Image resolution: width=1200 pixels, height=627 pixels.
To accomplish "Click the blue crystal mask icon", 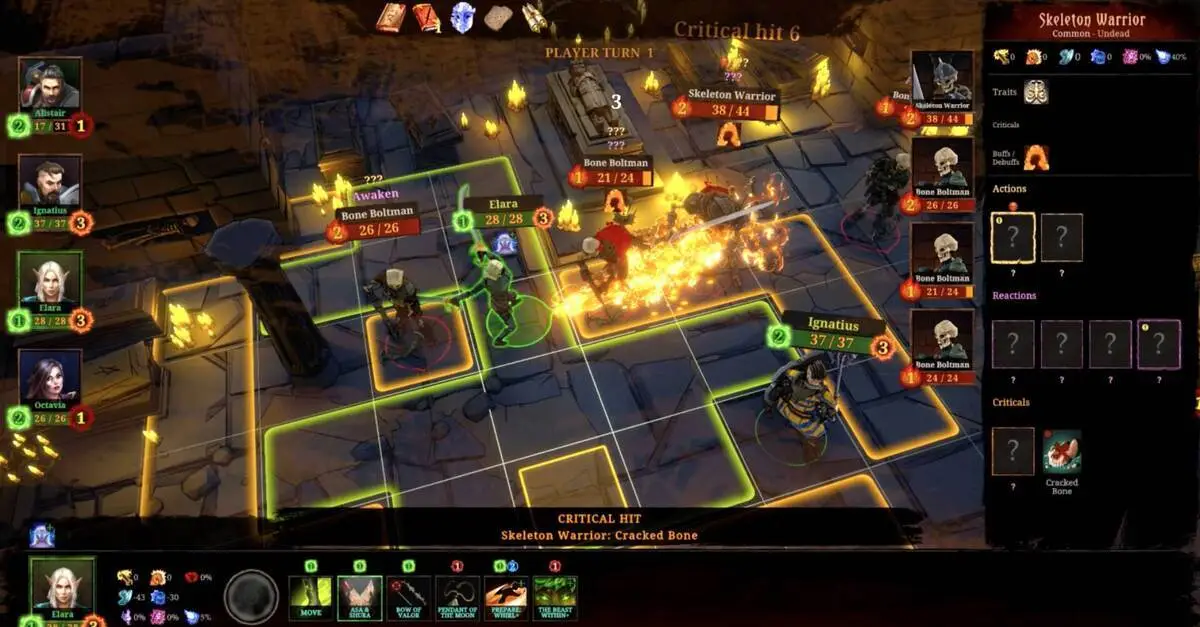I will [462, 17].
